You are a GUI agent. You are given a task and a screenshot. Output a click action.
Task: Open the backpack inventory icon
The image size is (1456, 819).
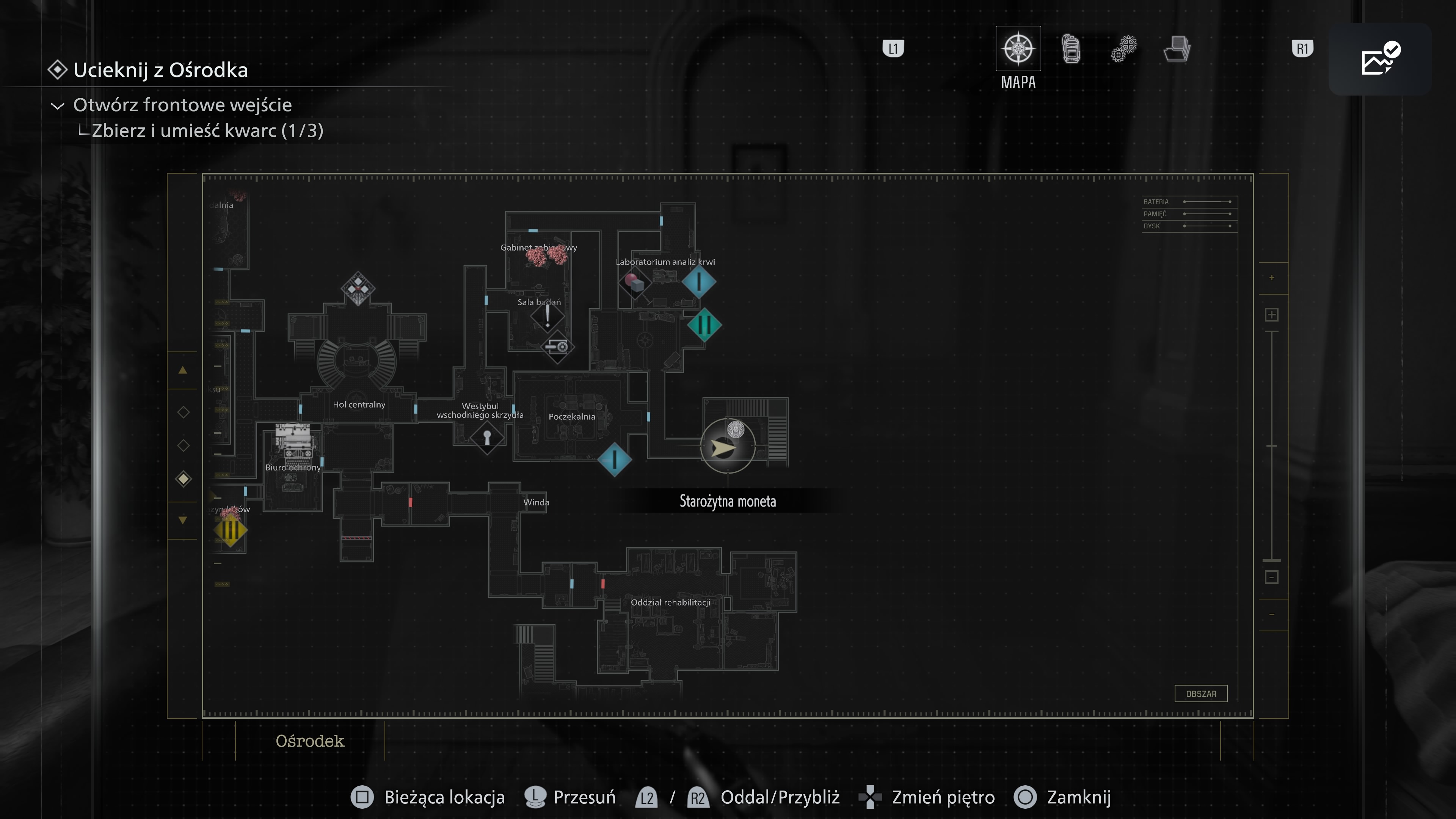1071,49
